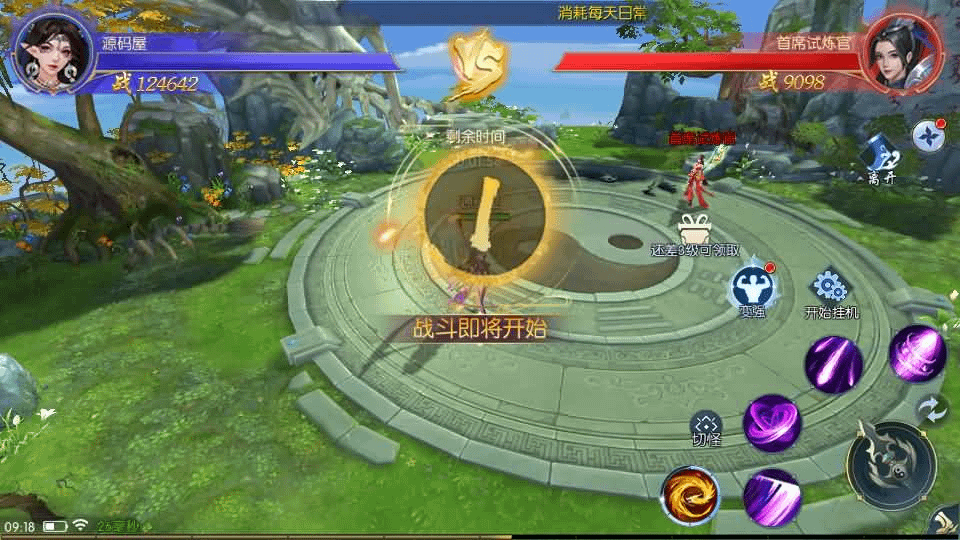
Task: Activate the purple spinning spear skill
Action: tap(916, 353)
